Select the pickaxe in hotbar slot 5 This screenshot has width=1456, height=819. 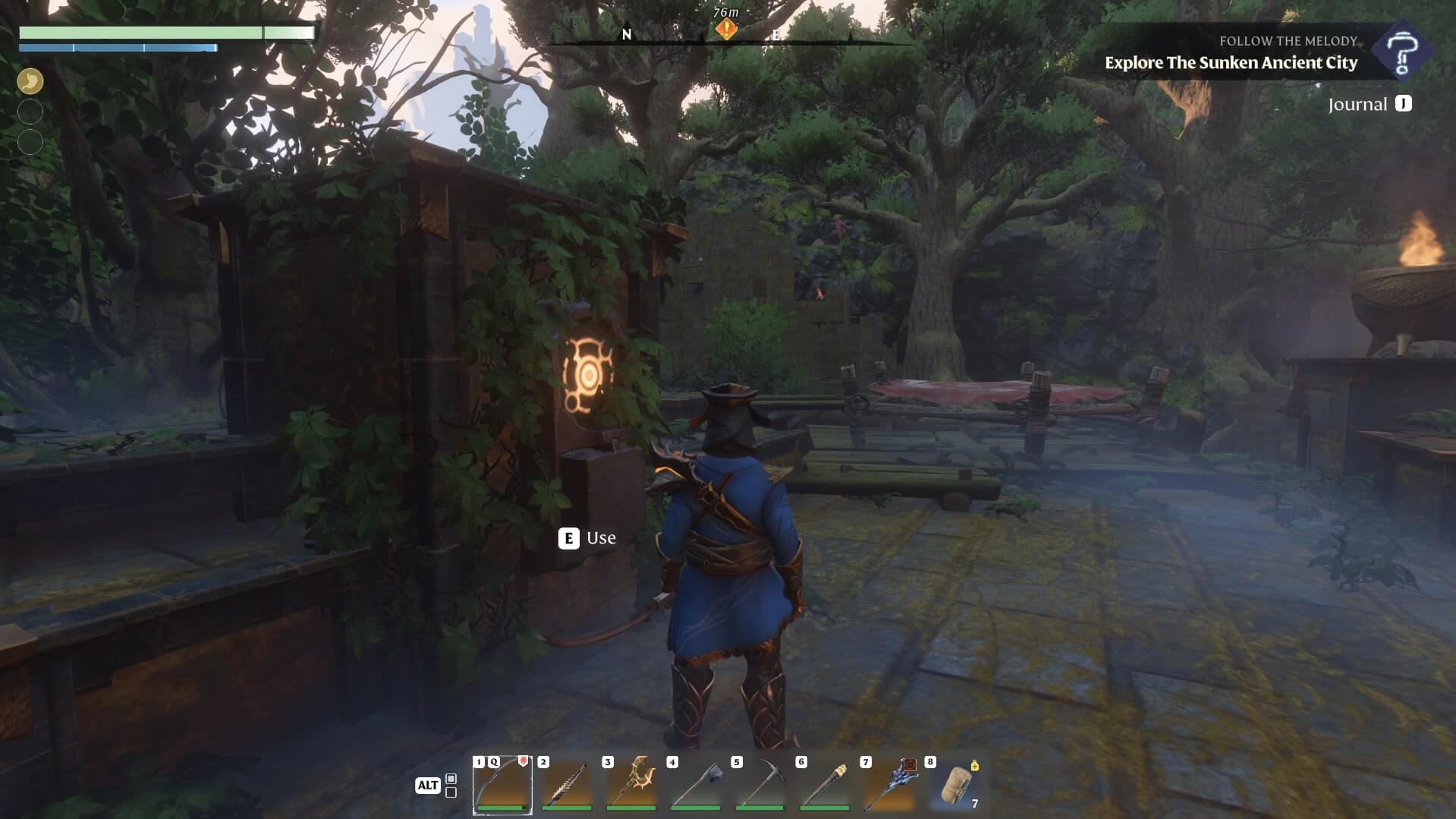tap(760, 785)
